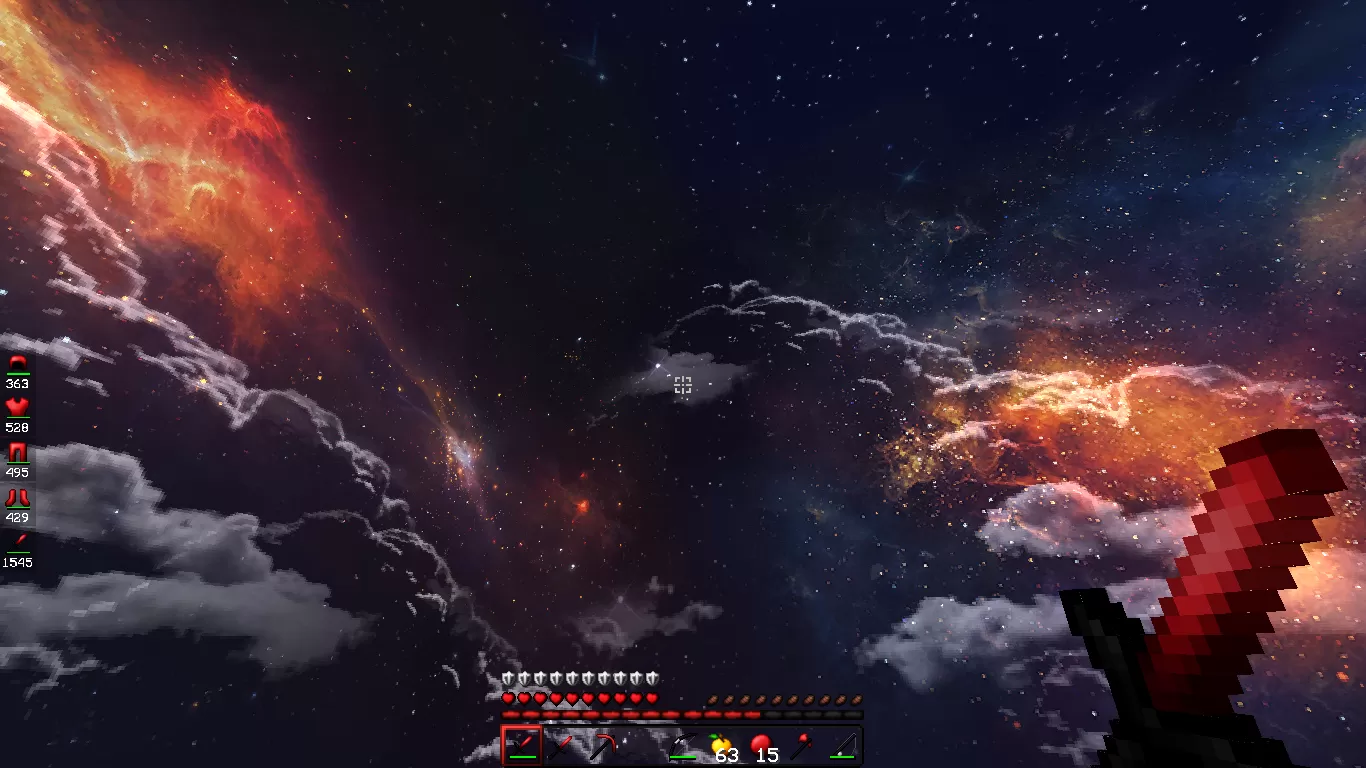Choose the sword slot beside the pickaxe
This screenshot has height=768, width=1366.
pos(562,746)
